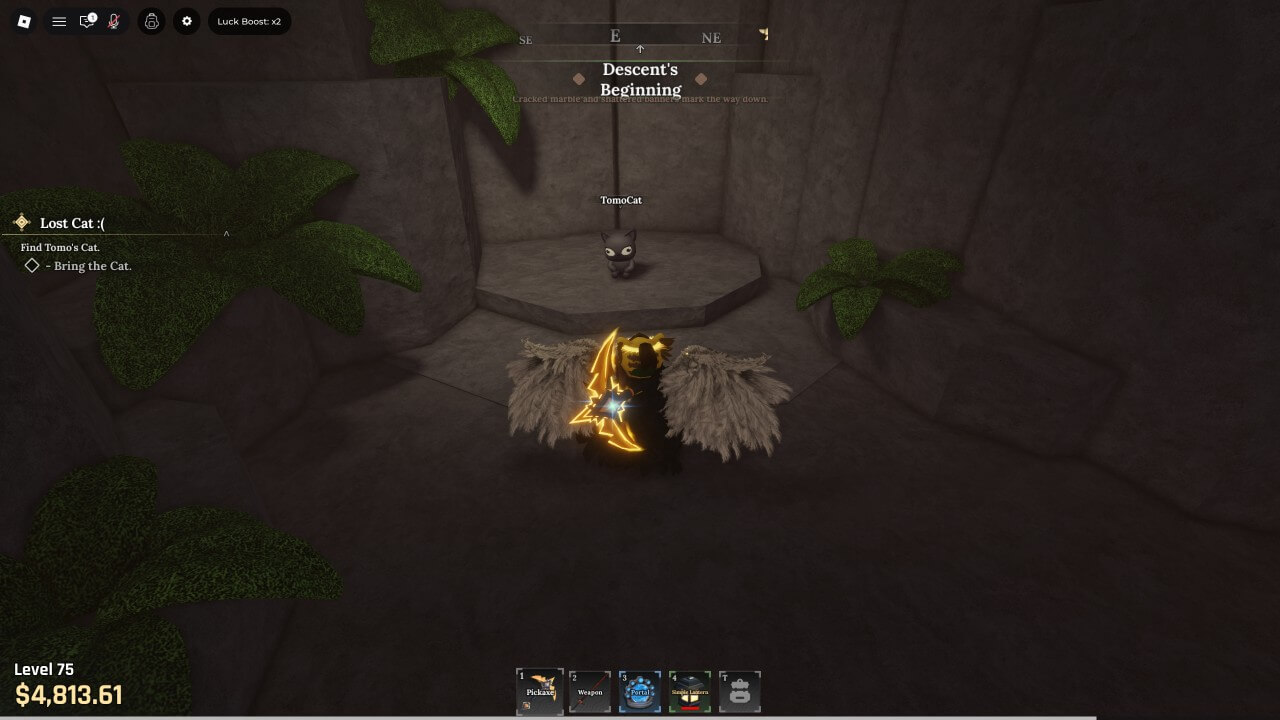1280x720 pixels.
Task: Click the Luck Boost: x2 pill
Action: coord(249,21)
